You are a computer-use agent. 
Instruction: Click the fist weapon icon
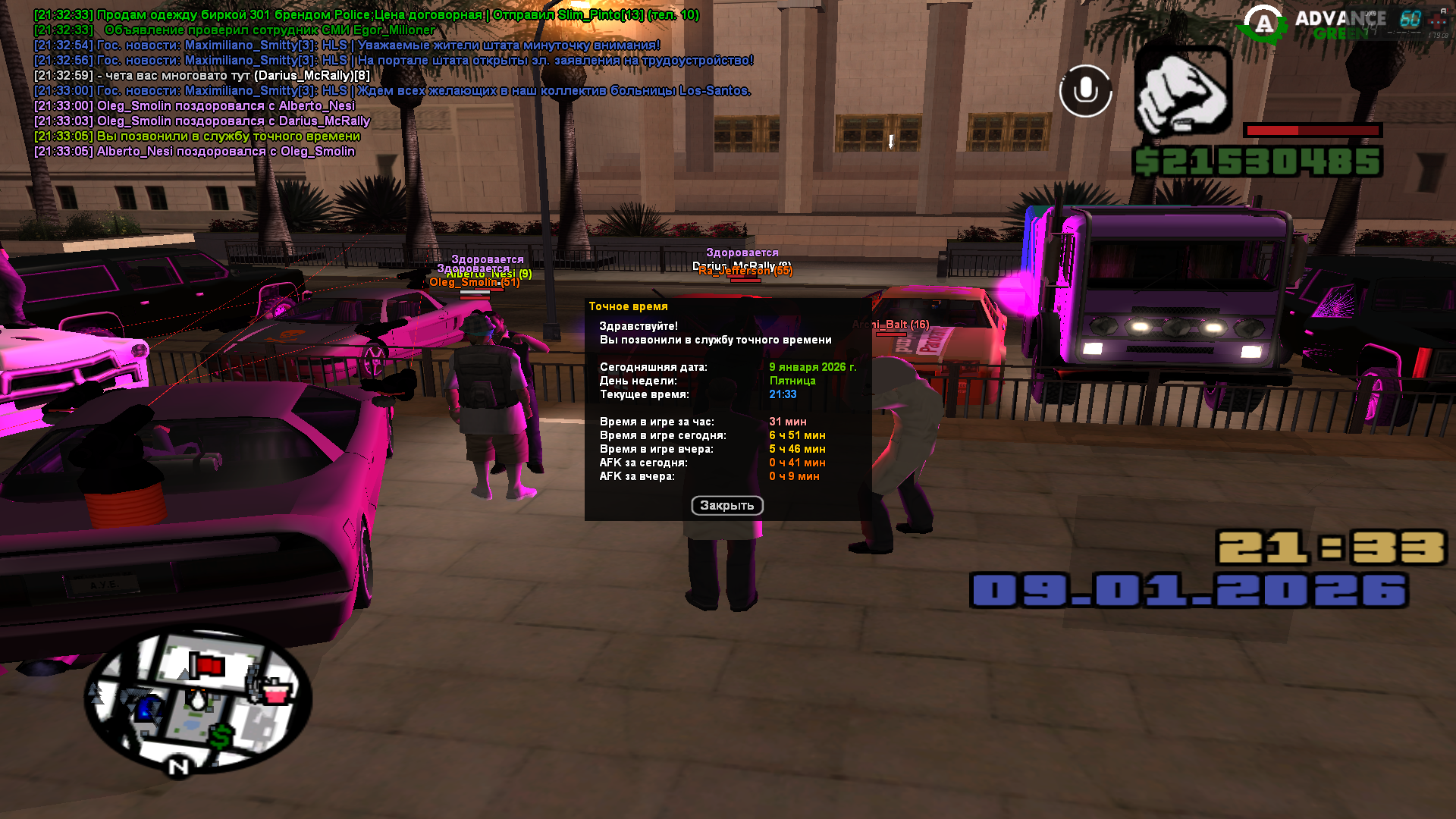(x=1182, y=91)
